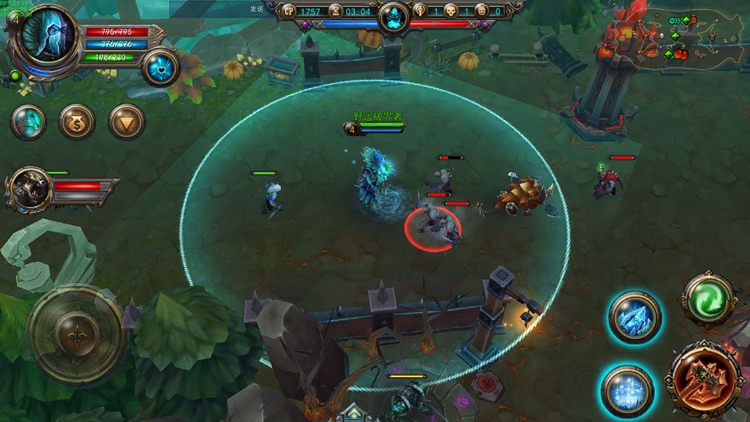Cast the snowfall blizzard skill
The width and height of the screenshot is (750, 422).
point(627,390)
